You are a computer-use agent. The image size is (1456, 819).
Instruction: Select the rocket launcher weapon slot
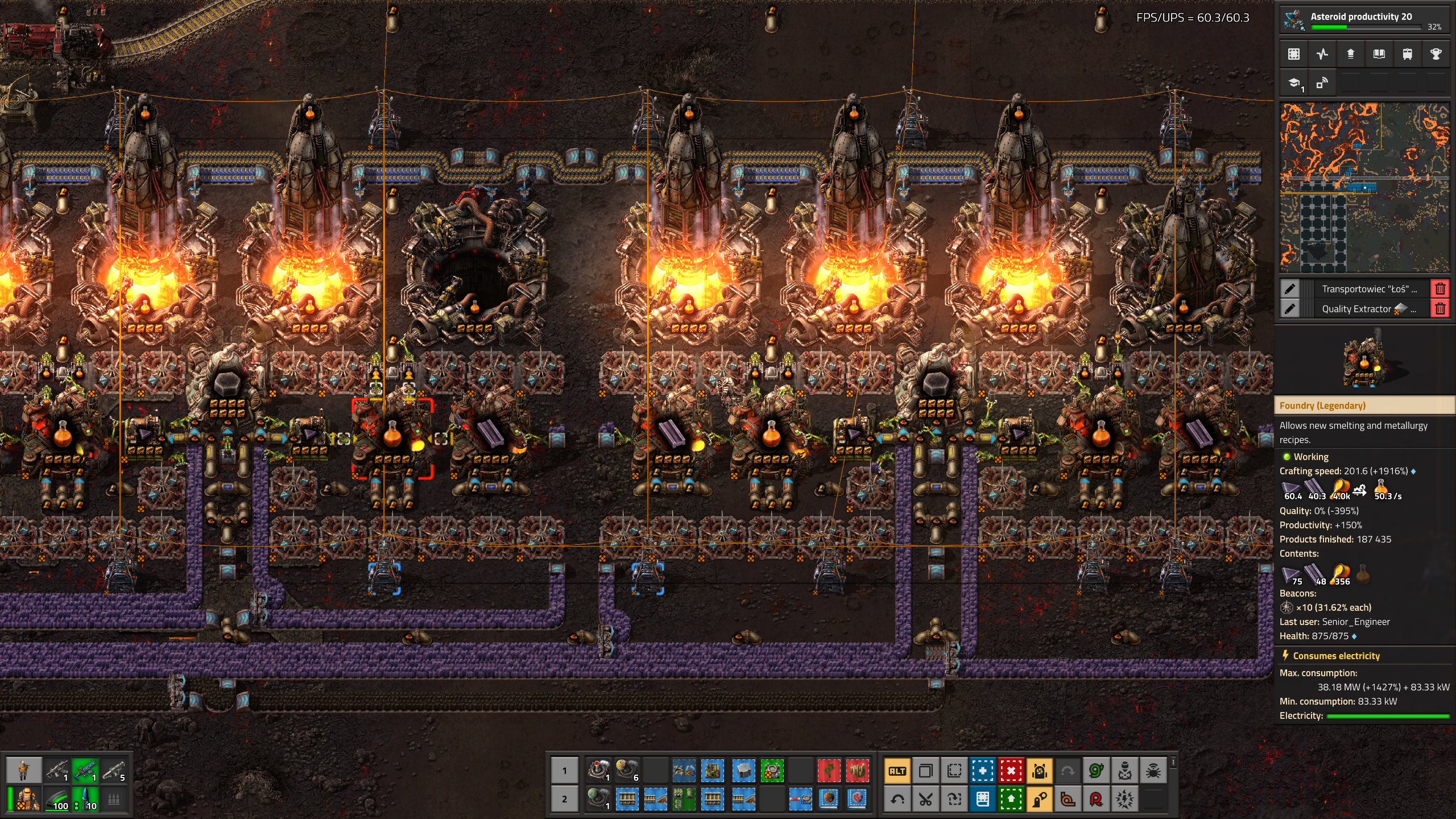114,771
